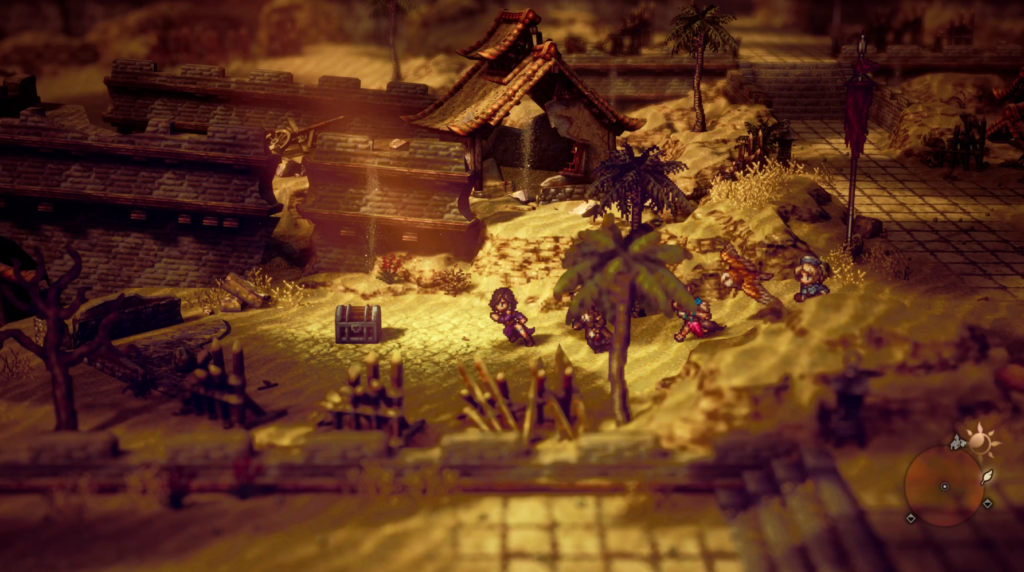
Task: Open the circular radar minimap
Action: click(x=943, y=486)
